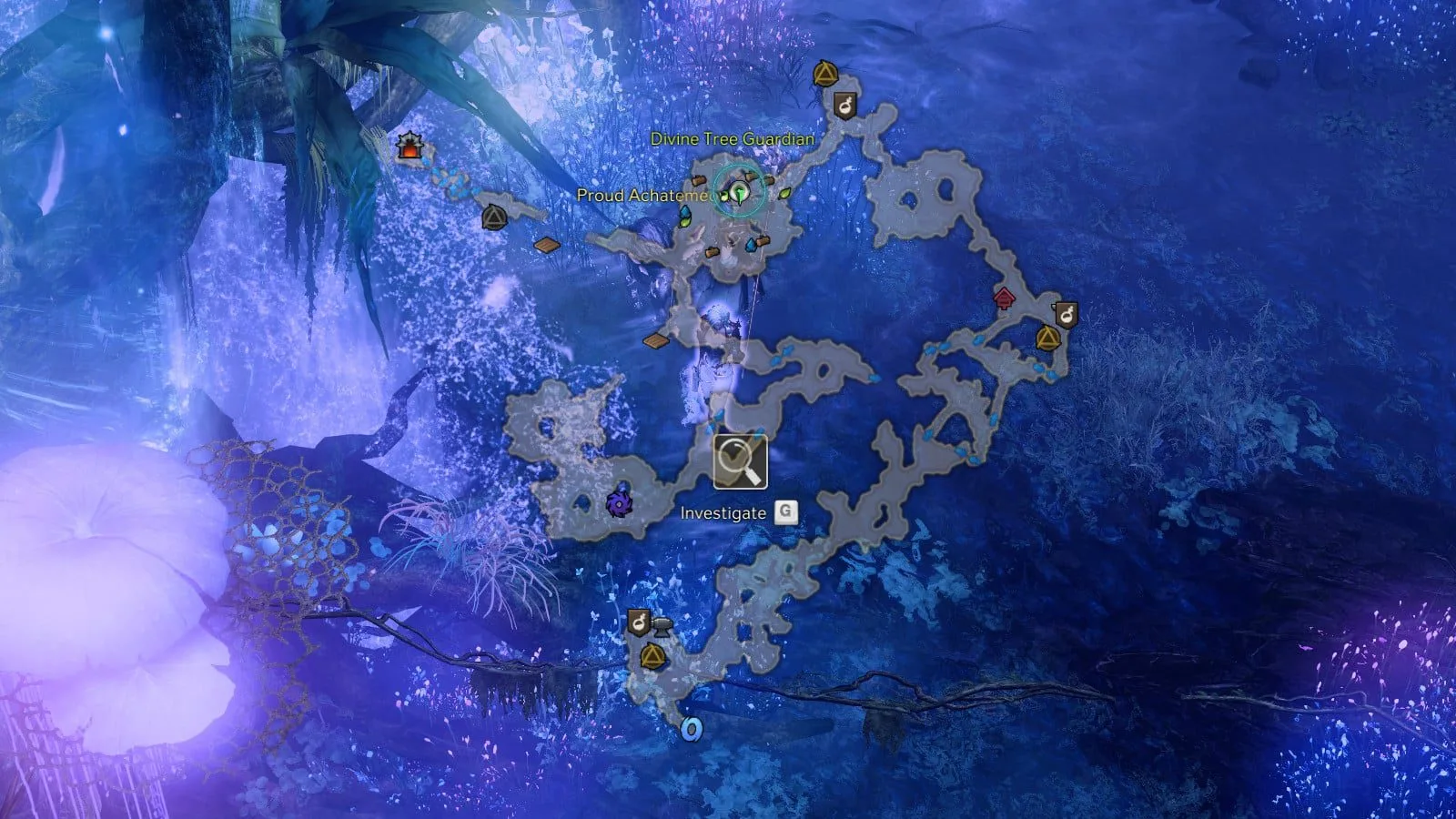Click the triport beside the red house marker
The height and width of the screenshot is (819, 1456).
(x=1047, y=339)
